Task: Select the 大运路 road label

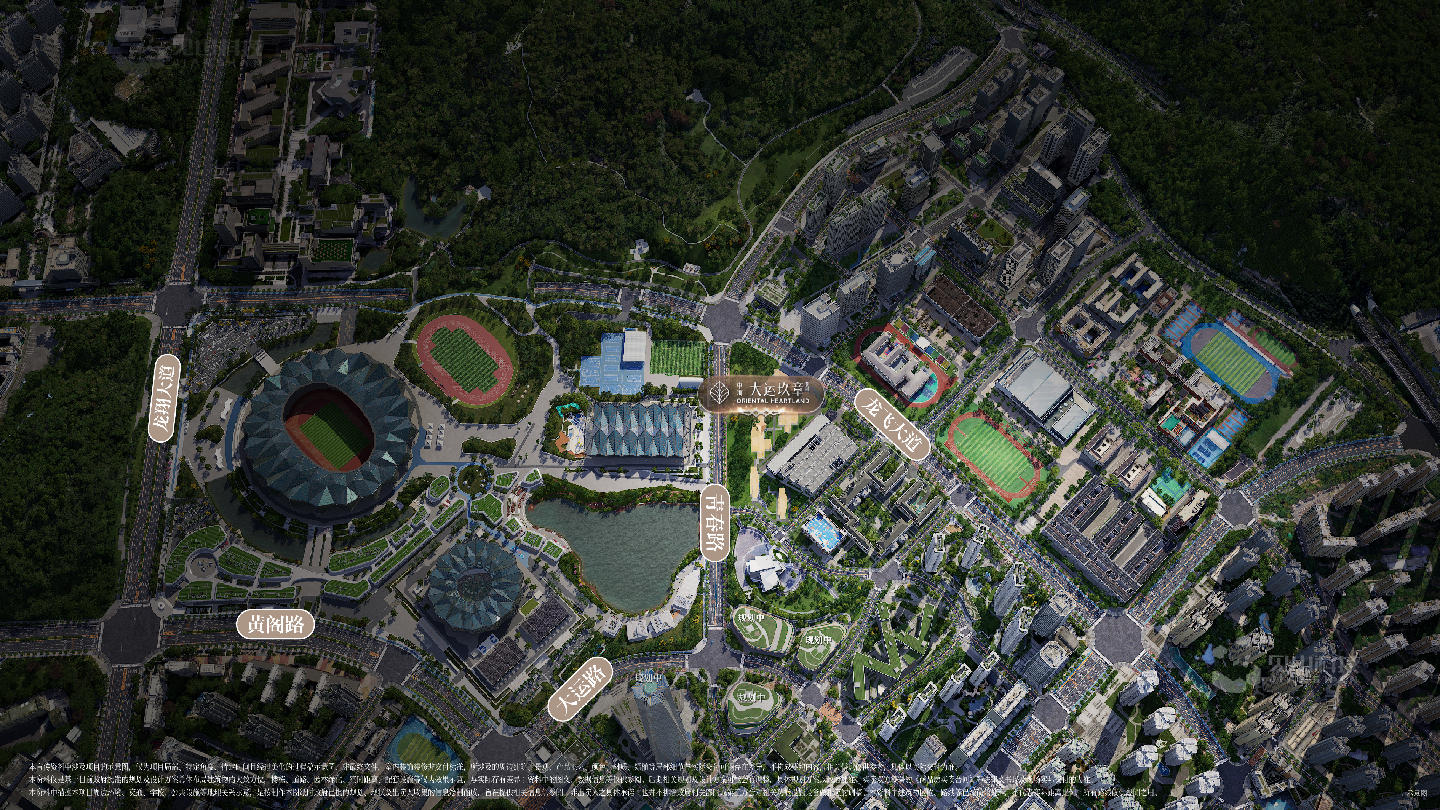Action: [580, 689]
